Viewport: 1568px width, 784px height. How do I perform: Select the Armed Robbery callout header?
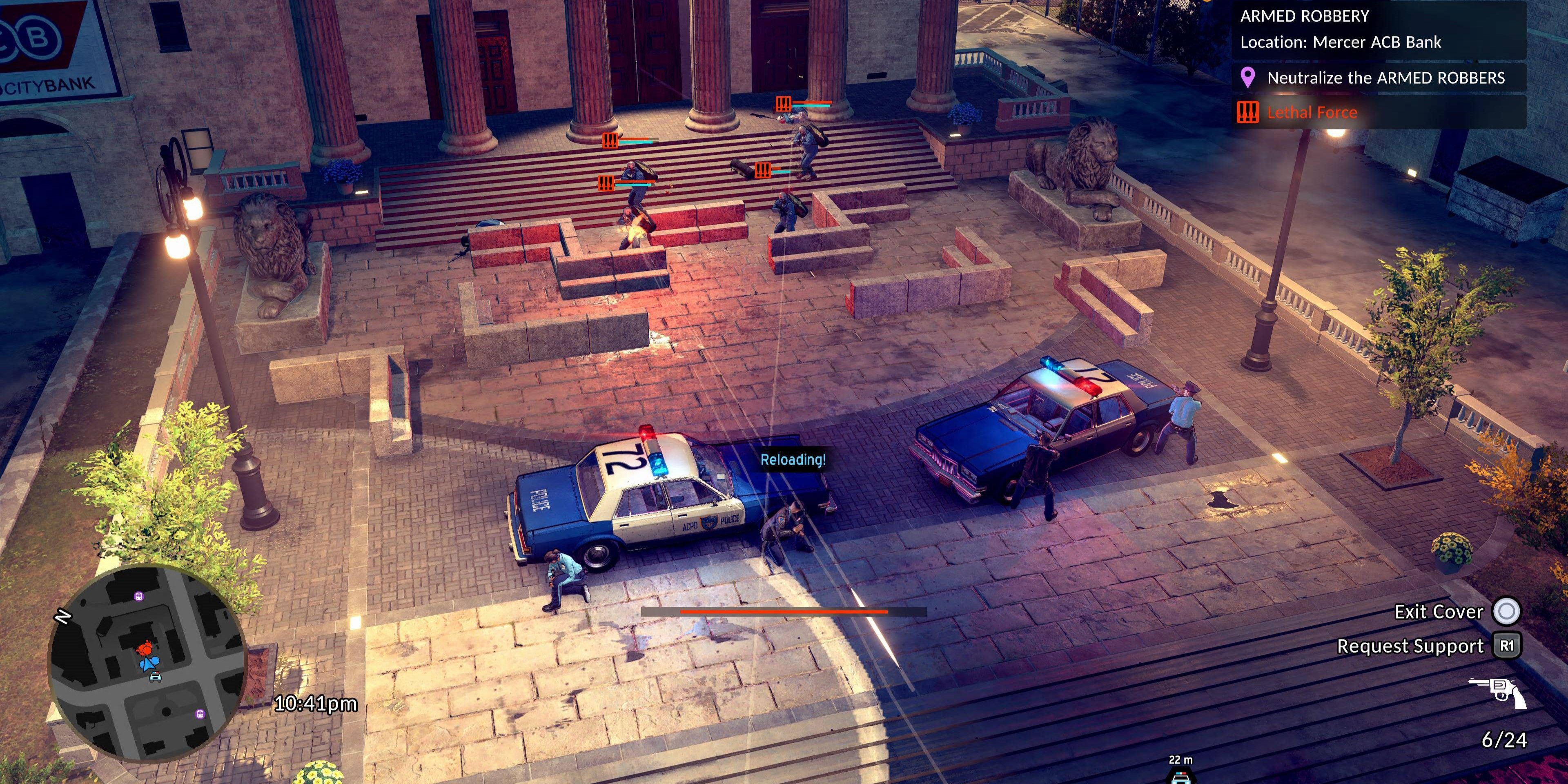(1305, 16)
